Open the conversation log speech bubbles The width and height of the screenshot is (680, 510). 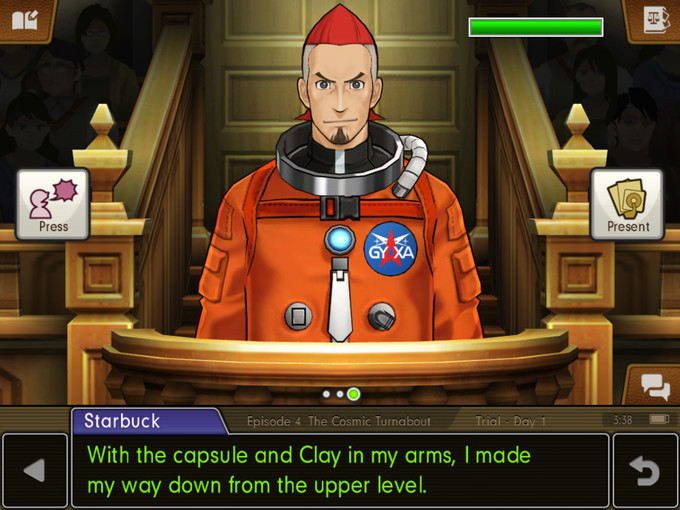[654, 385]
